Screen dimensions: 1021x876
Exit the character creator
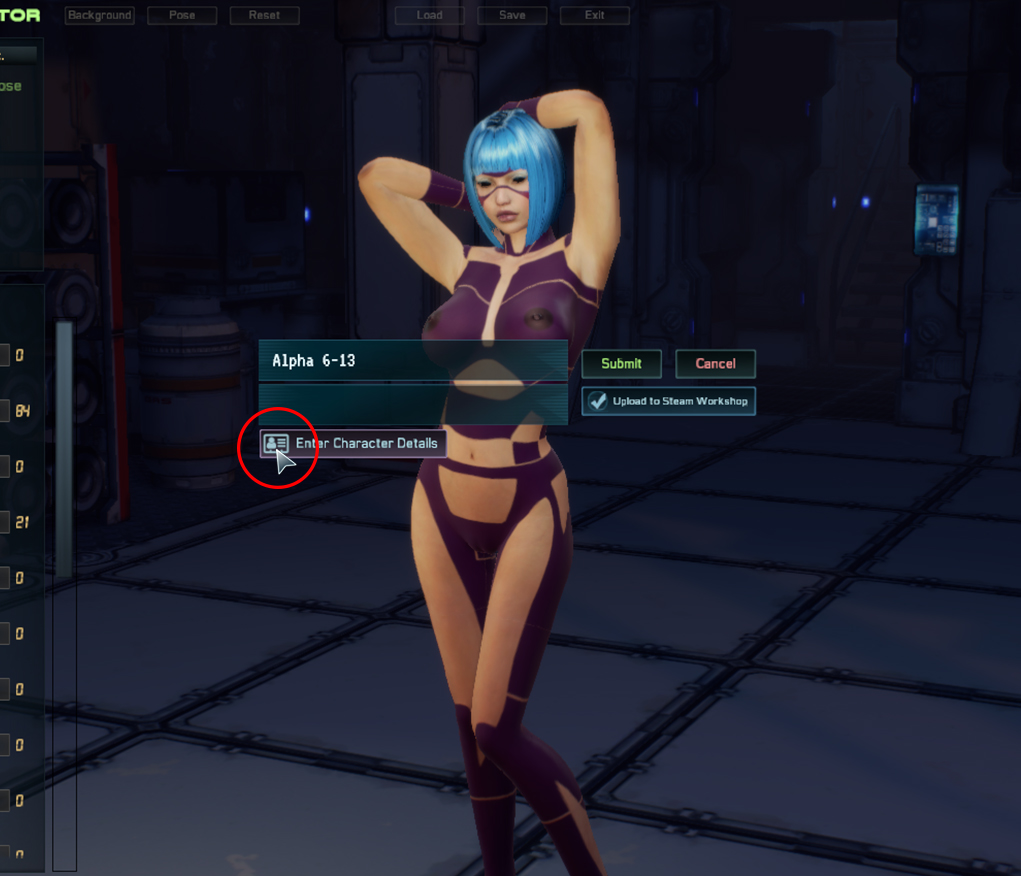tap(595, 15)
